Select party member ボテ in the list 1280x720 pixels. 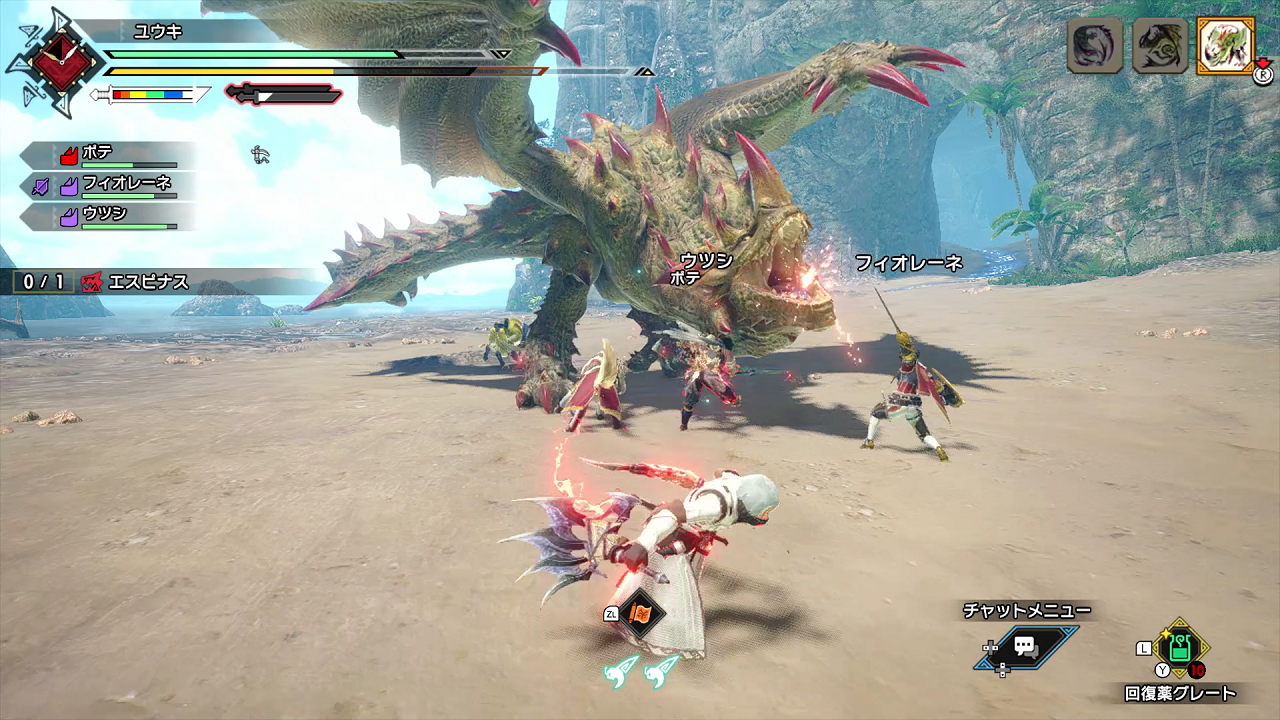coord(110,155)
